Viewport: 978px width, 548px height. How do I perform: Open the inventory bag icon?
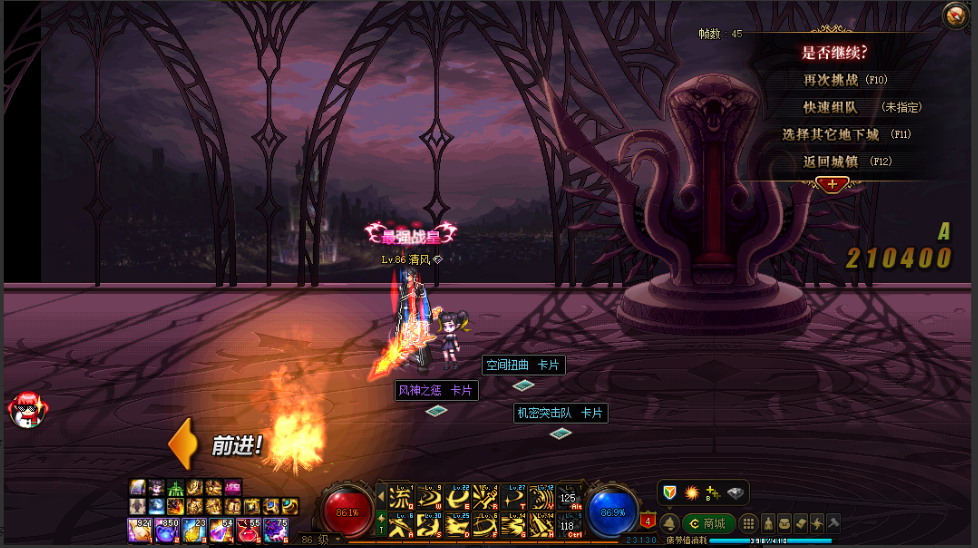784,523
